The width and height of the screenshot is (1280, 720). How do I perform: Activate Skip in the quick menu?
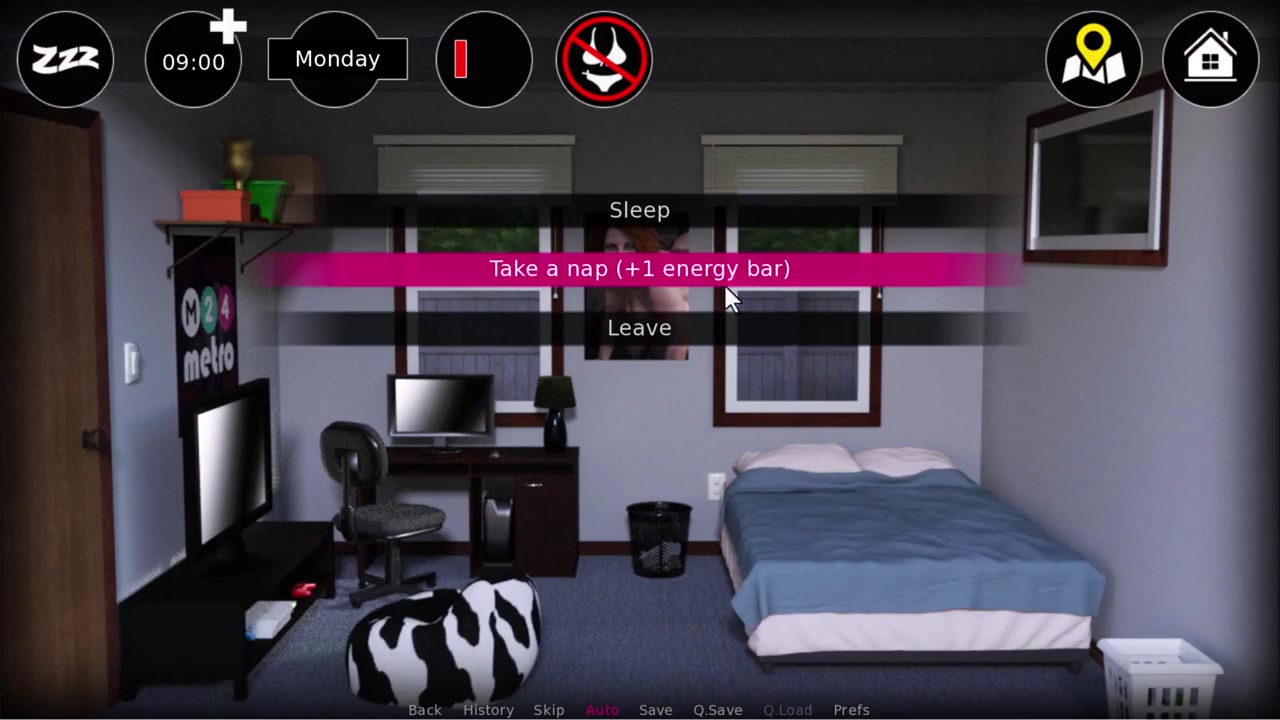(549, 710)
